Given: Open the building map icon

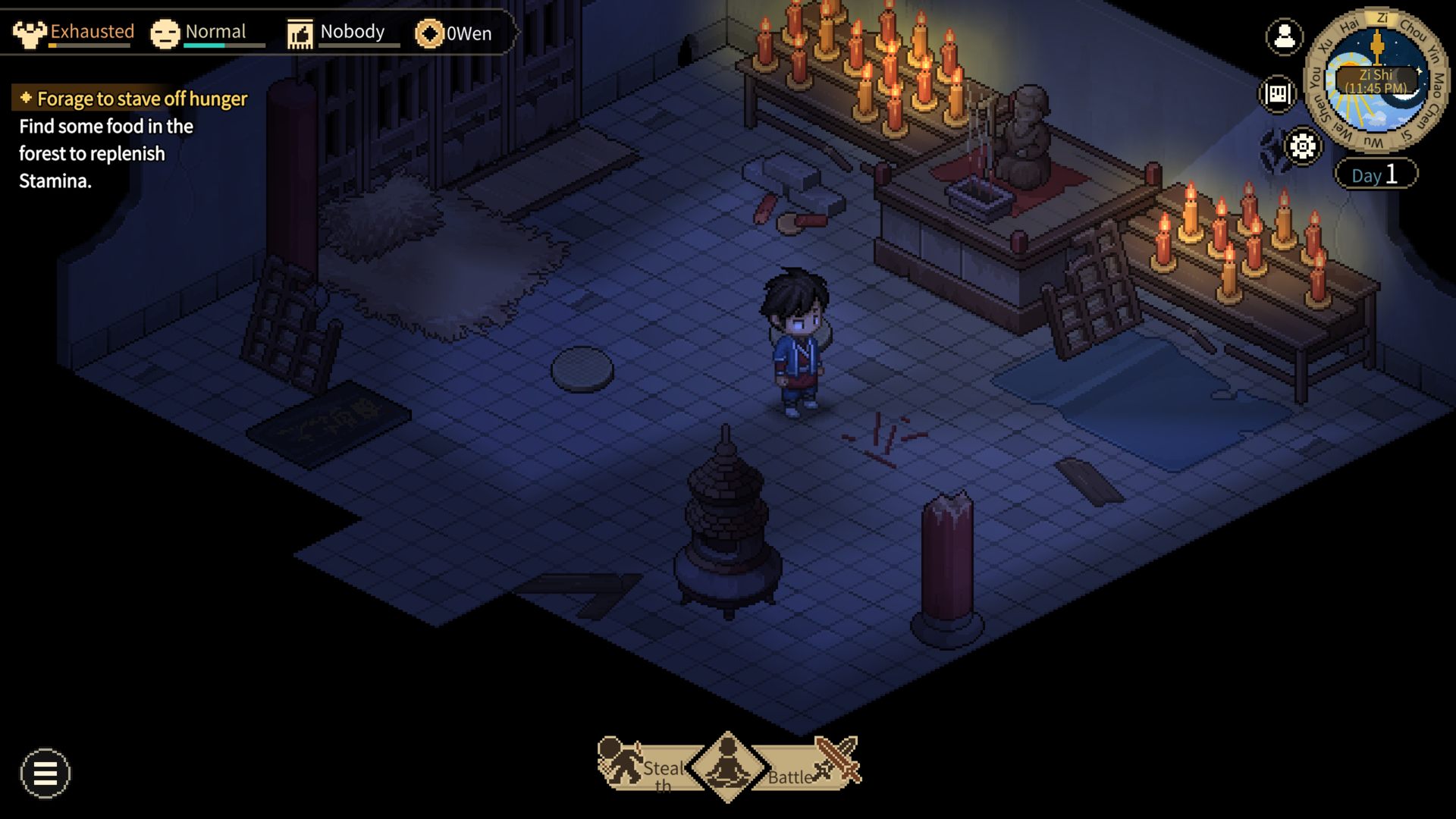Looking at the screenshot, I should click(x=1278, y=94).
